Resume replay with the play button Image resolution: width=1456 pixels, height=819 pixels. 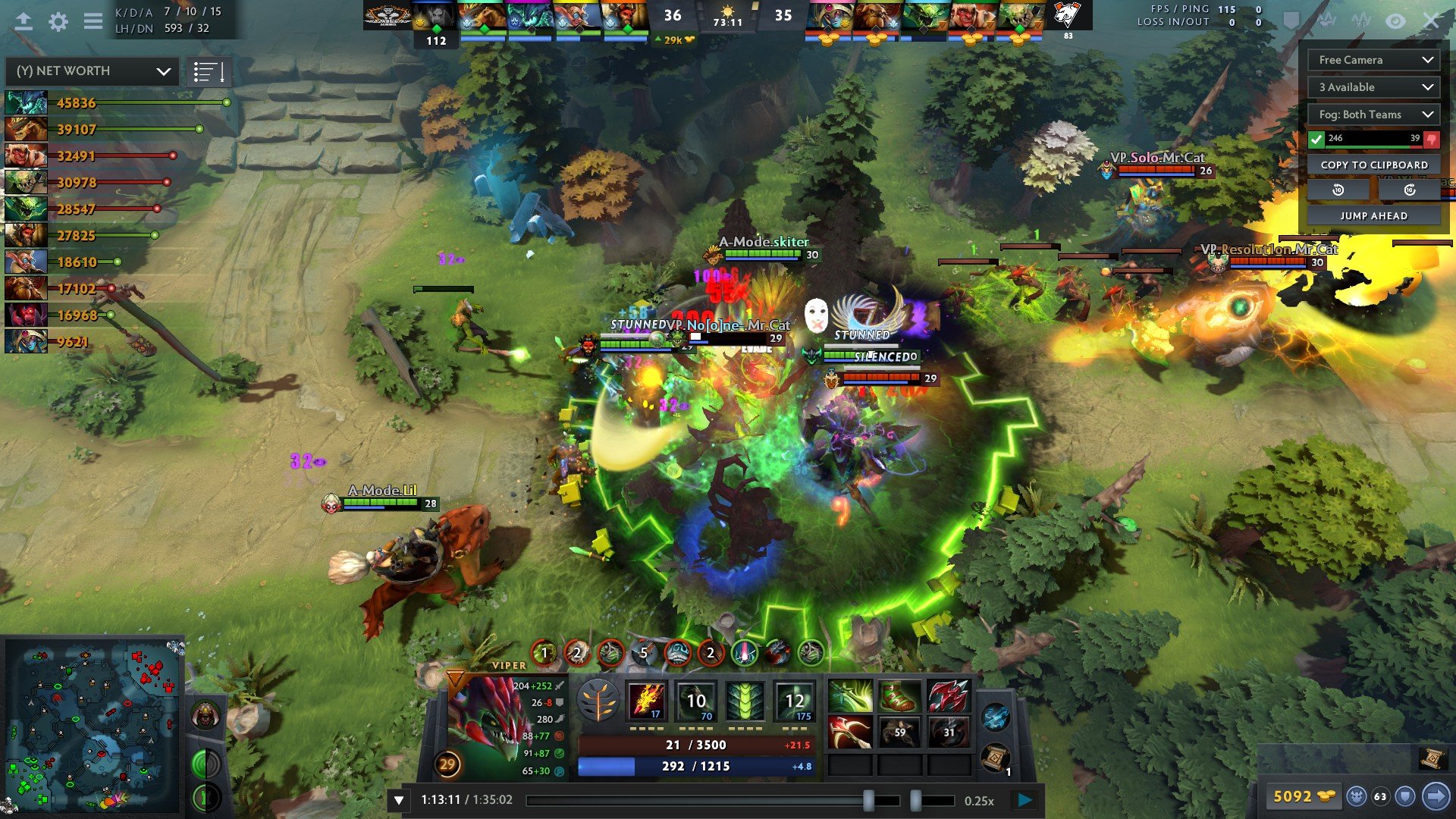pyautogui.click(x=1025, y=799)
